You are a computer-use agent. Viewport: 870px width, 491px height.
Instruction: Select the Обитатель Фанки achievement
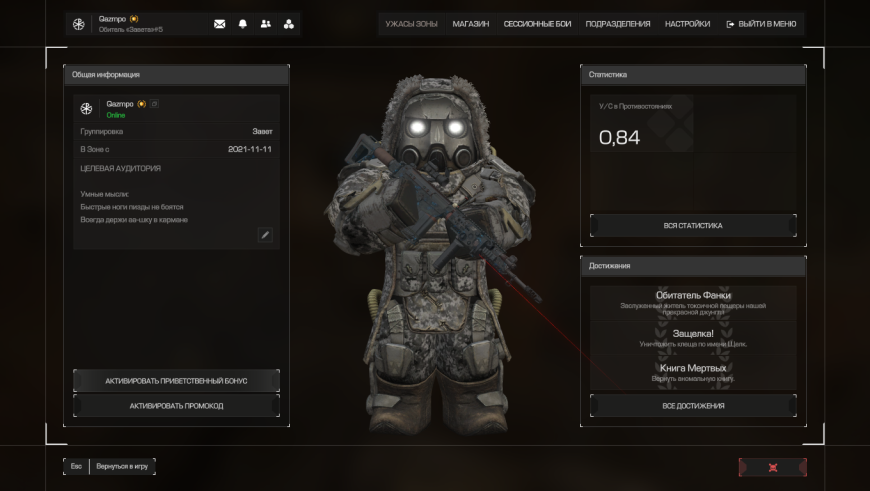[693, 300]
